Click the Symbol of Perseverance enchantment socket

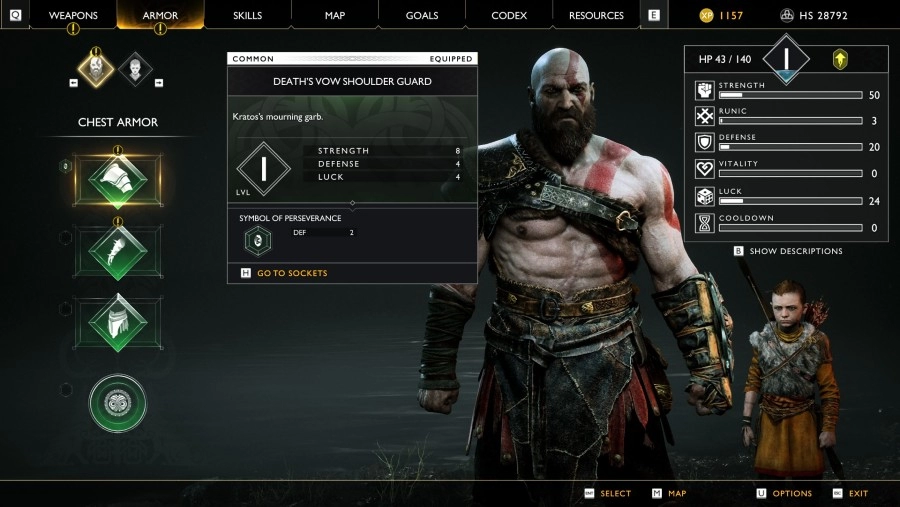[258, 241]
